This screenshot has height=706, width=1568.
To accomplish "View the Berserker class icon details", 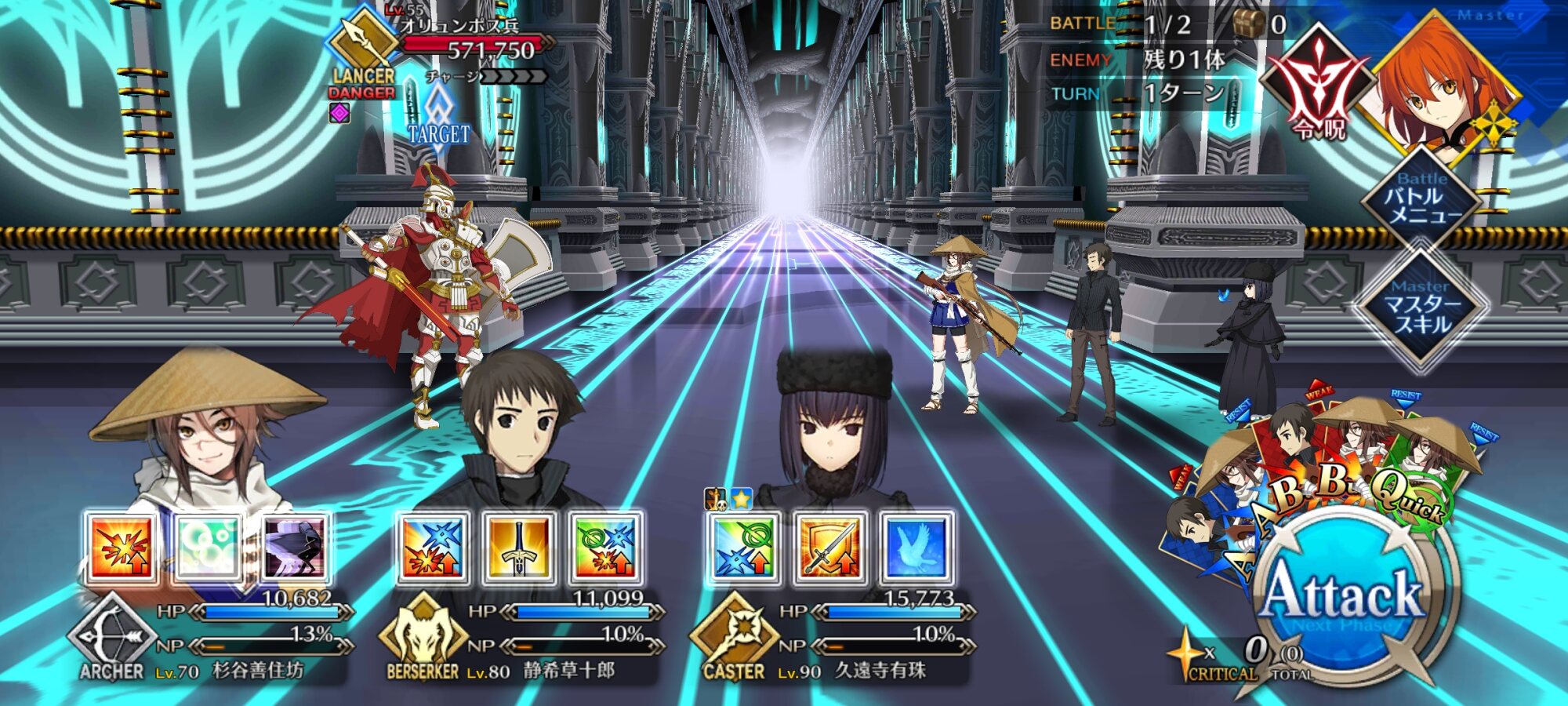I will click(x=423, y=637).
